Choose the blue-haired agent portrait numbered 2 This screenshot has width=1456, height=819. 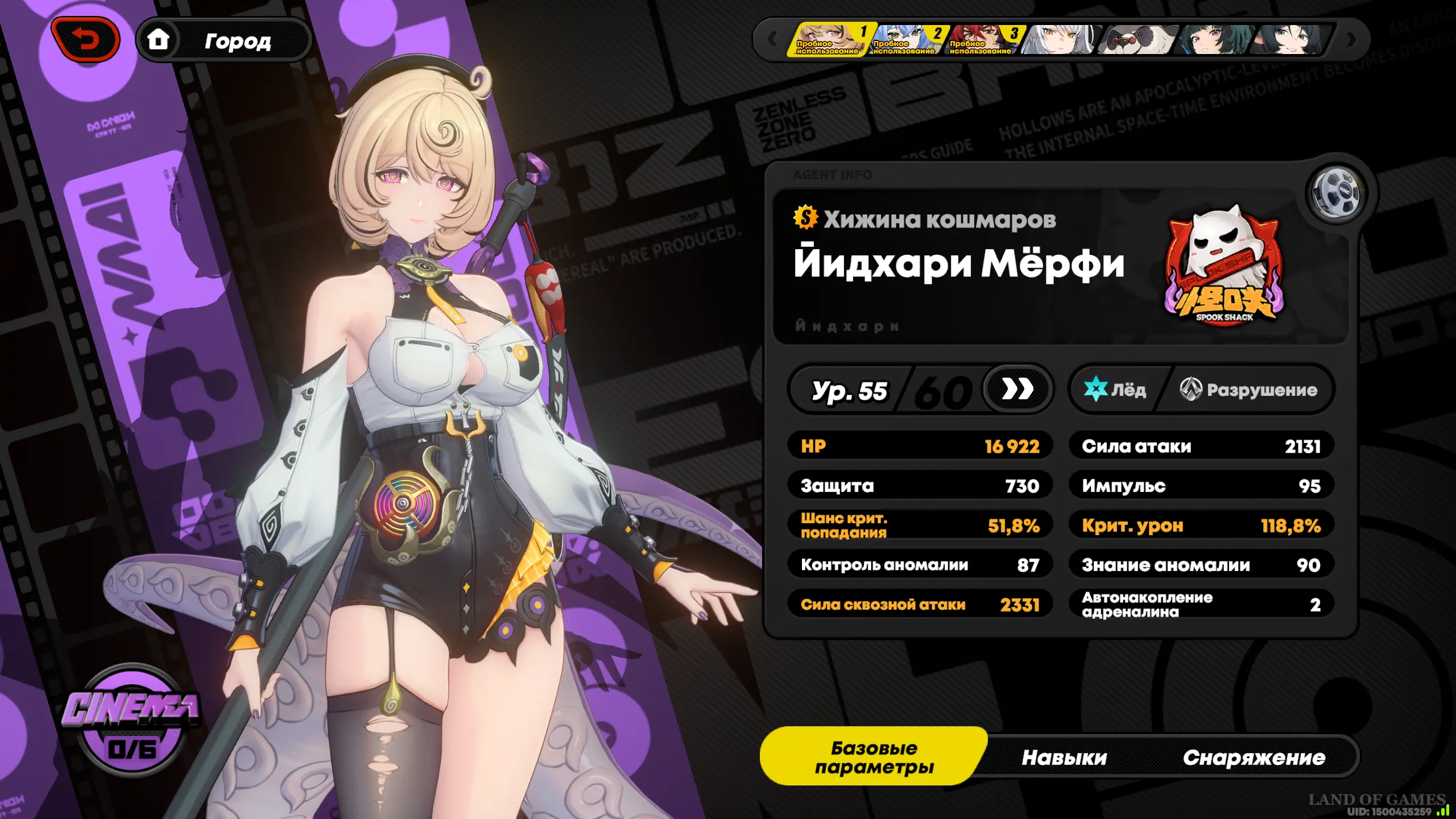[908, 40]
